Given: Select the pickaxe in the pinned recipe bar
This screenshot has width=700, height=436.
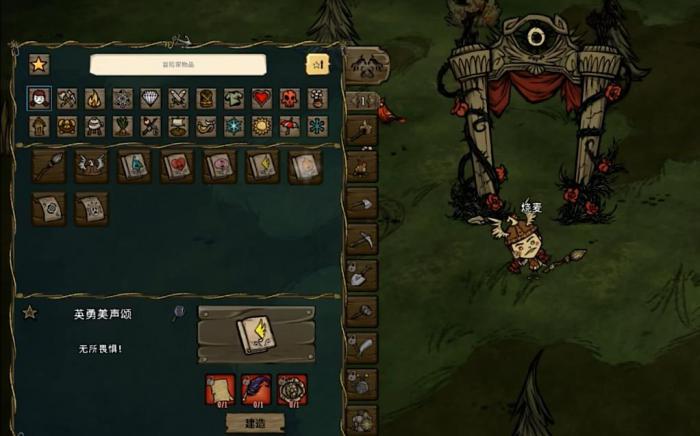Looking at the screenshot, I should (x=361, y=240).
